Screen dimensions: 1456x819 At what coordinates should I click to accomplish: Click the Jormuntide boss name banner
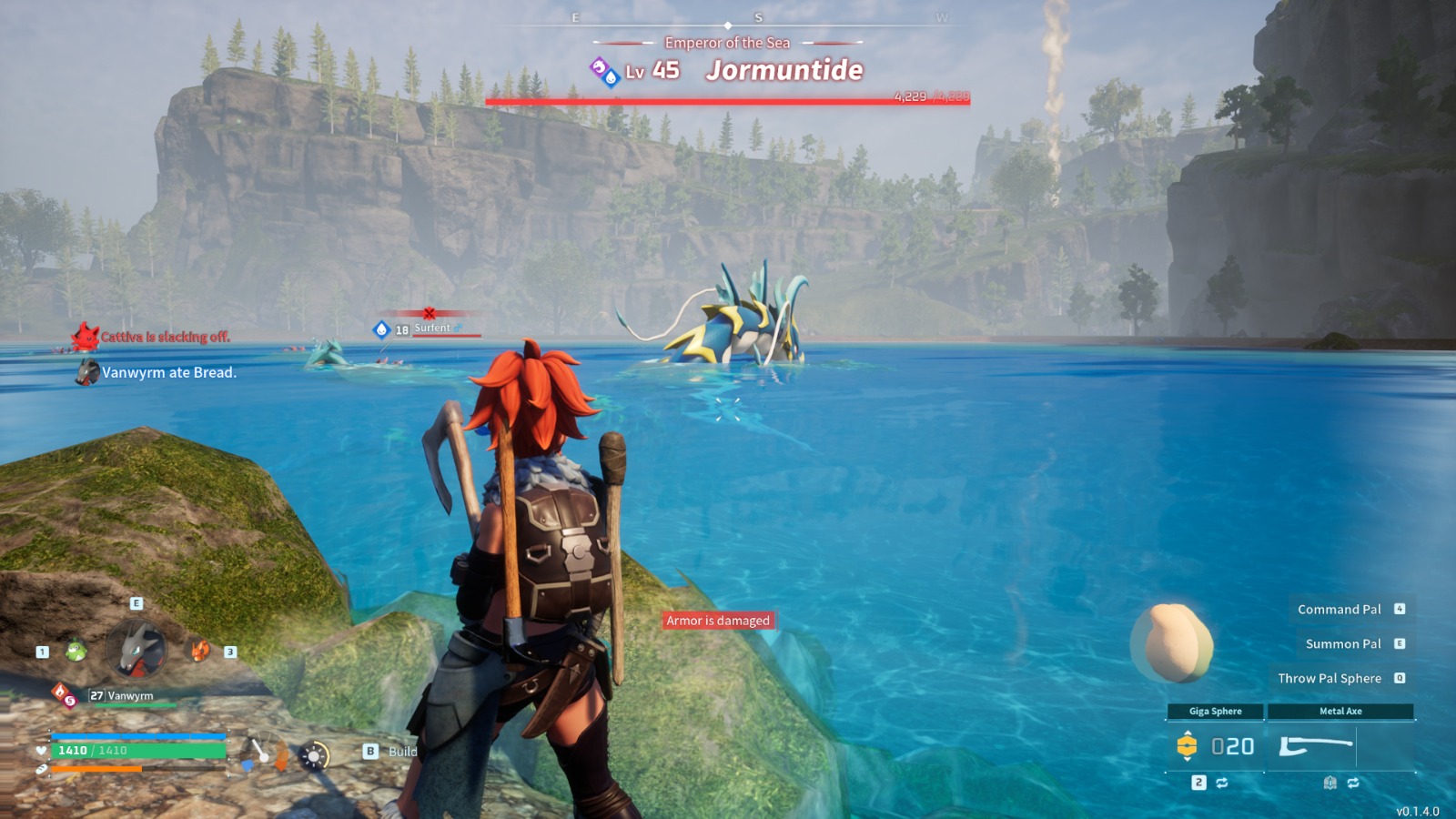(x=784, y=70)
